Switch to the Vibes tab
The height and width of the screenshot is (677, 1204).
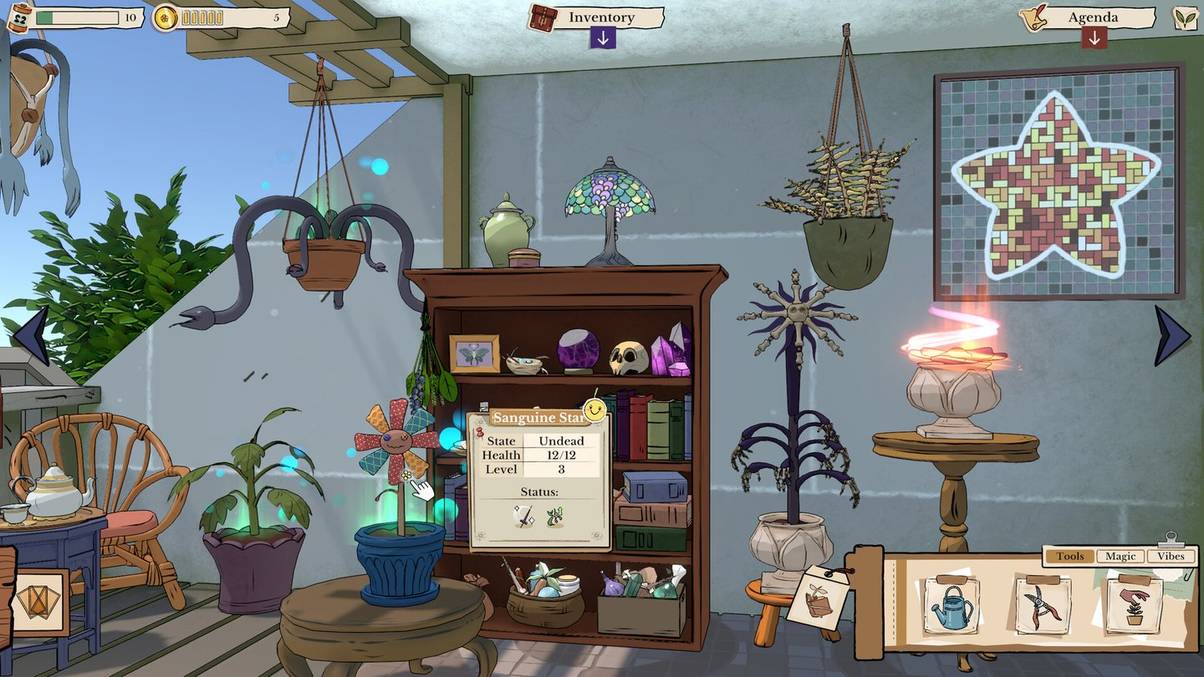pyautogui.click(x=1170, y=556)
